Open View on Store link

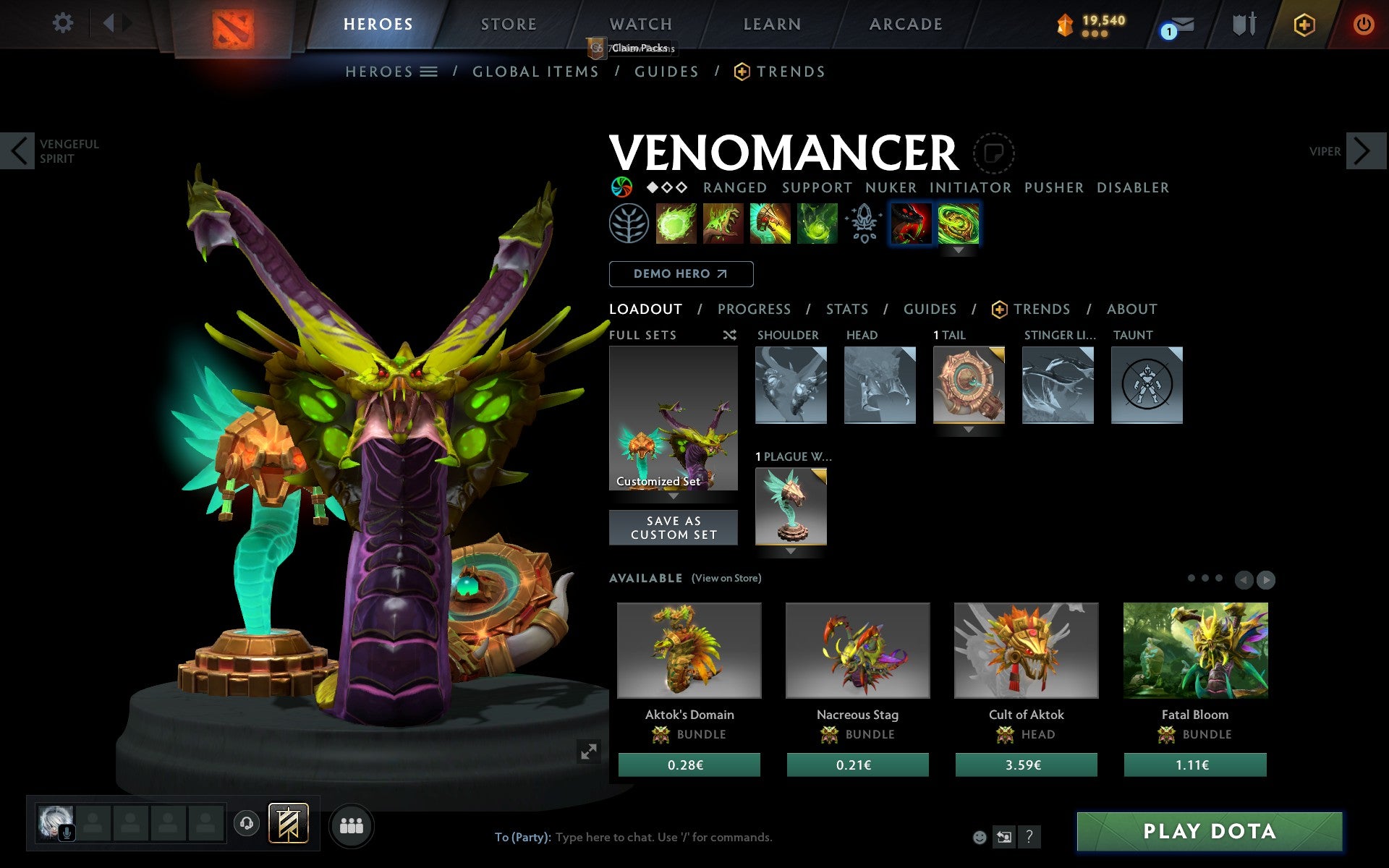click(x=726, y=578)
